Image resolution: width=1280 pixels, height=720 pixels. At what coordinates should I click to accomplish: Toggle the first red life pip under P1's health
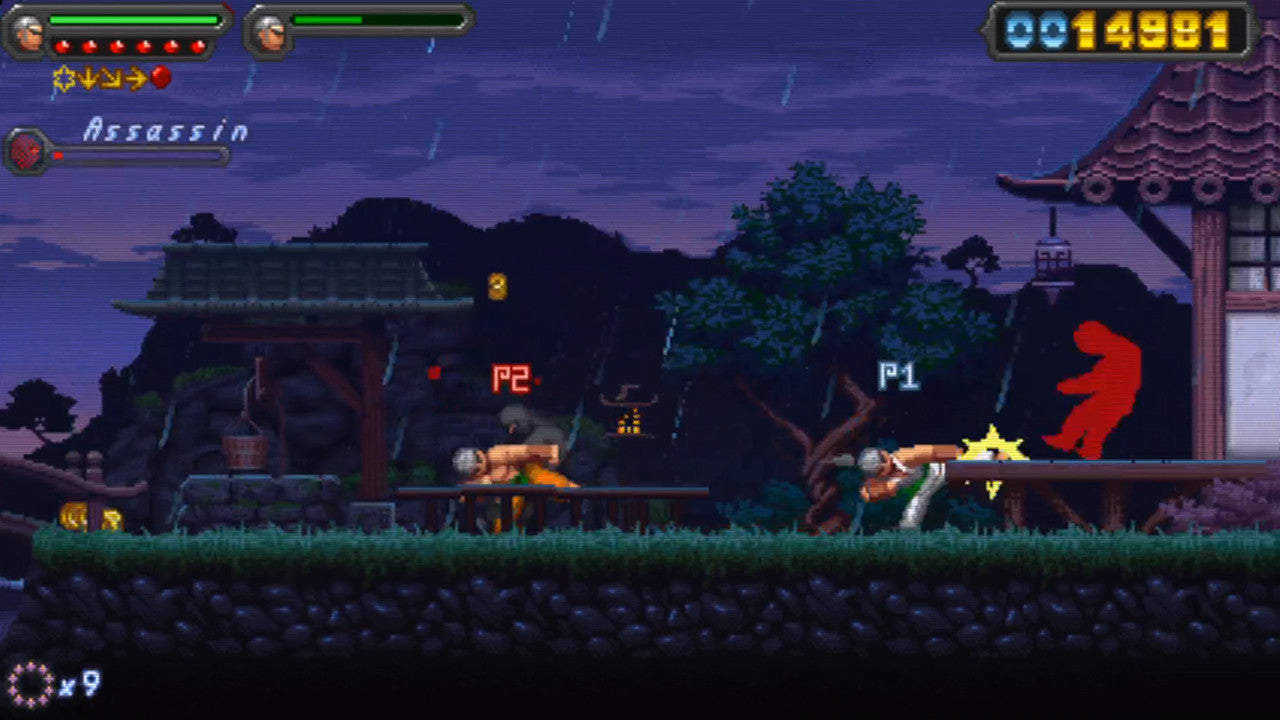62,45
